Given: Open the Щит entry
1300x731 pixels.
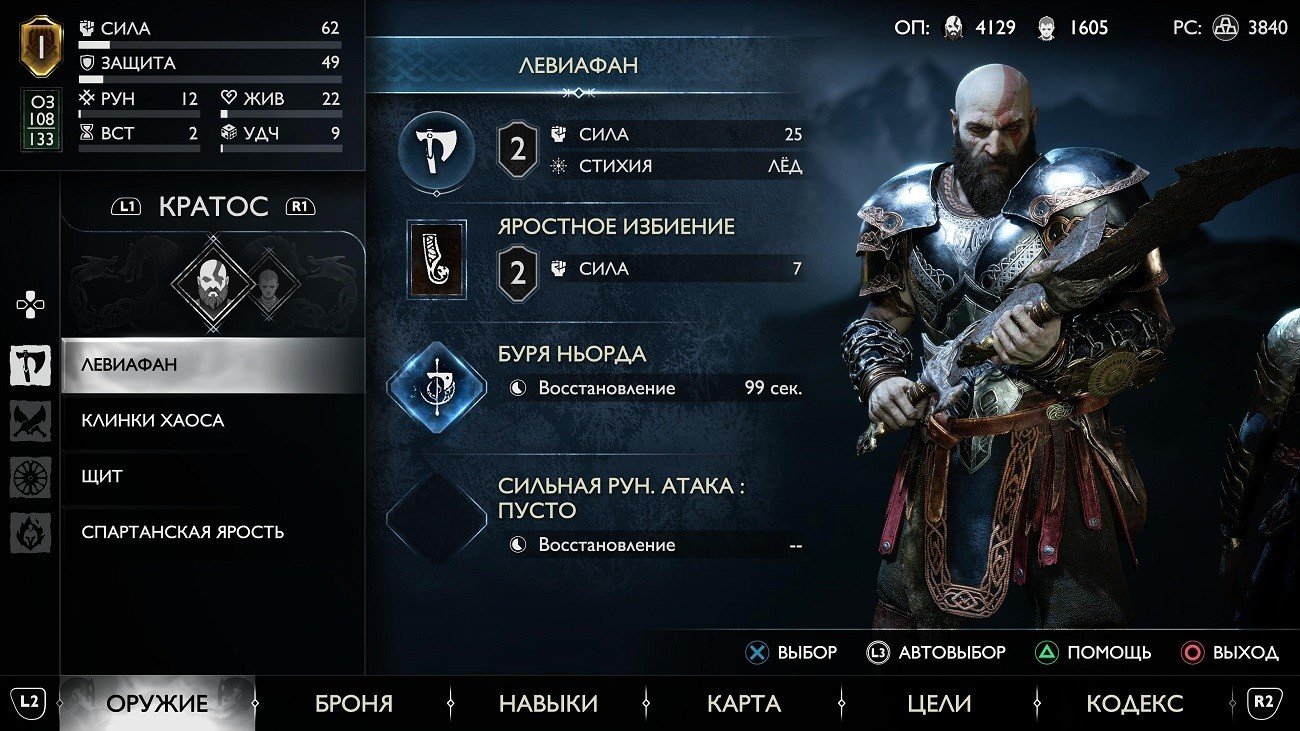Looking at the screenshot, I should point(212,476).
